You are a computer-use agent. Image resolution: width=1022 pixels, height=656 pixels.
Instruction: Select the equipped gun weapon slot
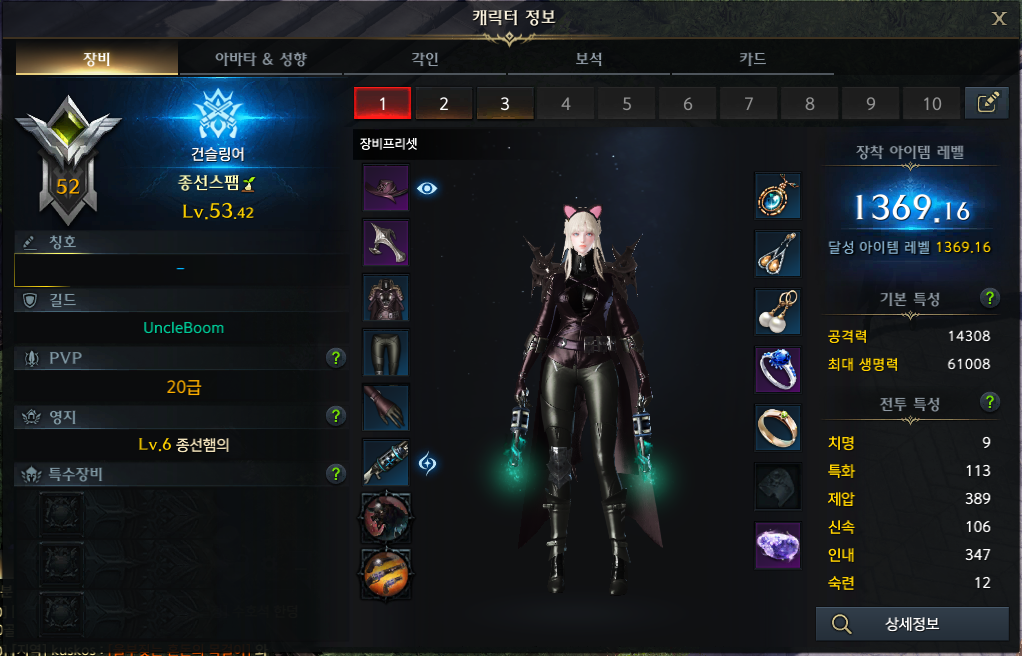(385, 462)
